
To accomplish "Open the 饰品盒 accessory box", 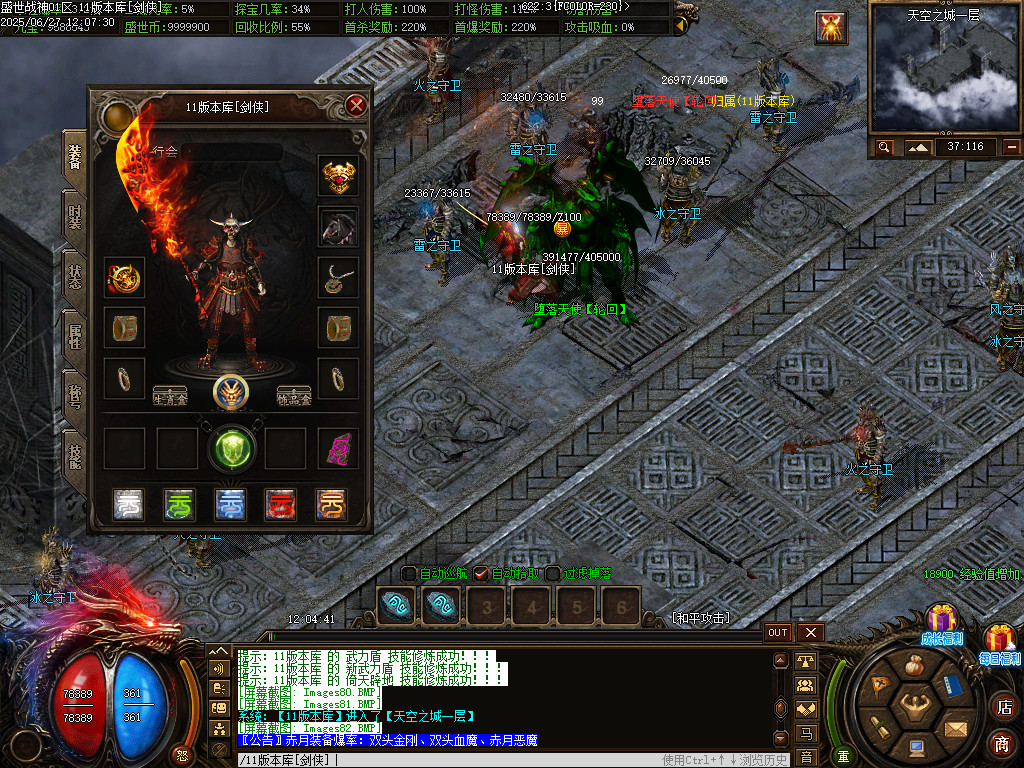I will tap(293, 395).
